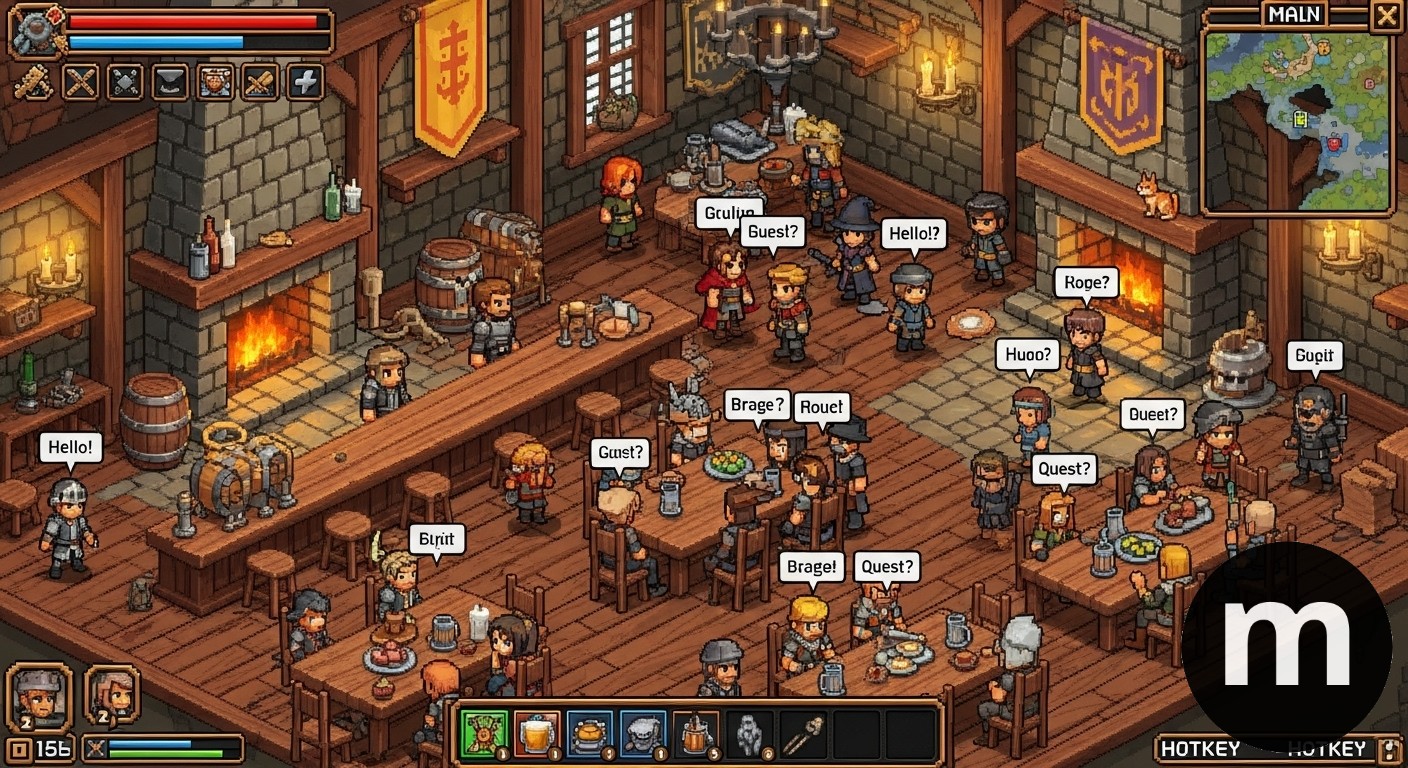Close the minimap with the X button

click(1385, 15)
